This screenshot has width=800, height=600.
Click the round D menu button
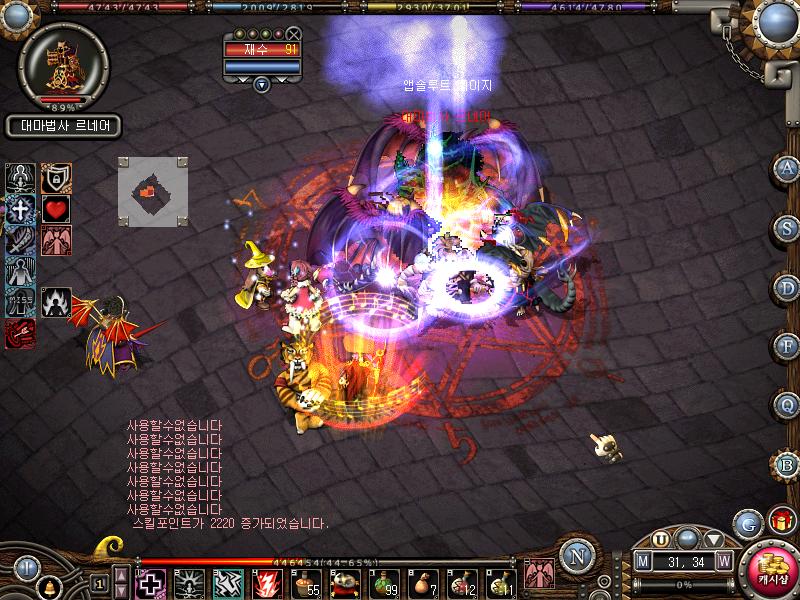(787, 288)
